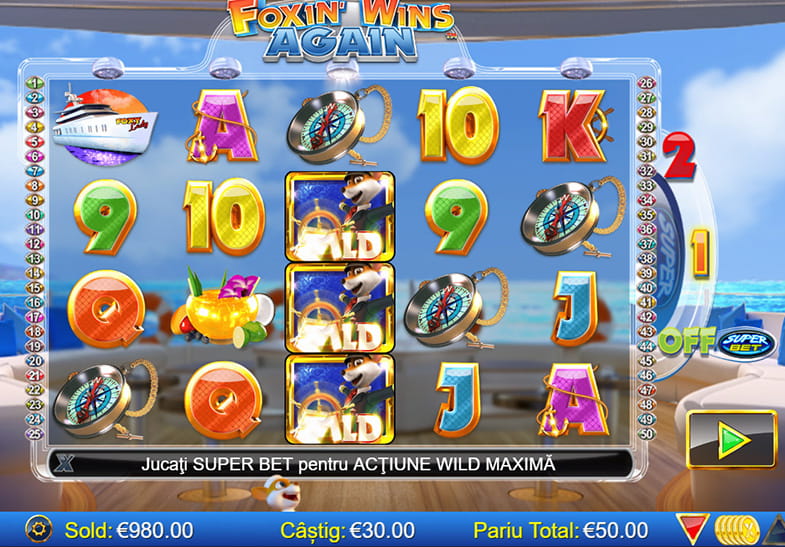The width and height of the screenshot is (785, 547).
Task: Select payline number 25 marker
Action: [33, 433]
